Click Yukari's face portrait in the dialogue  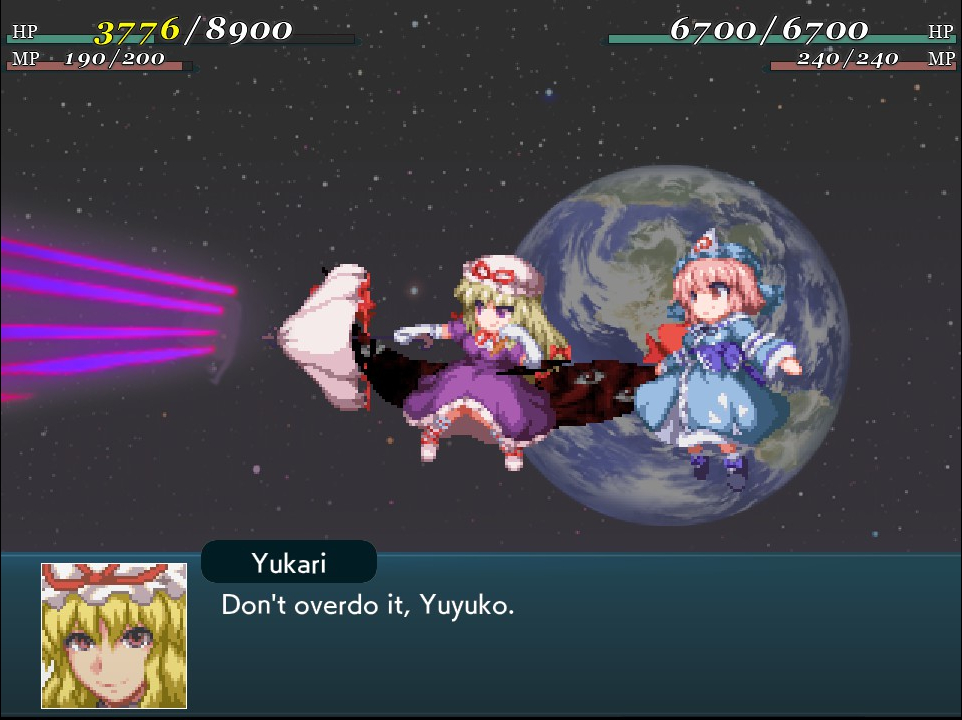pos(114,635)
